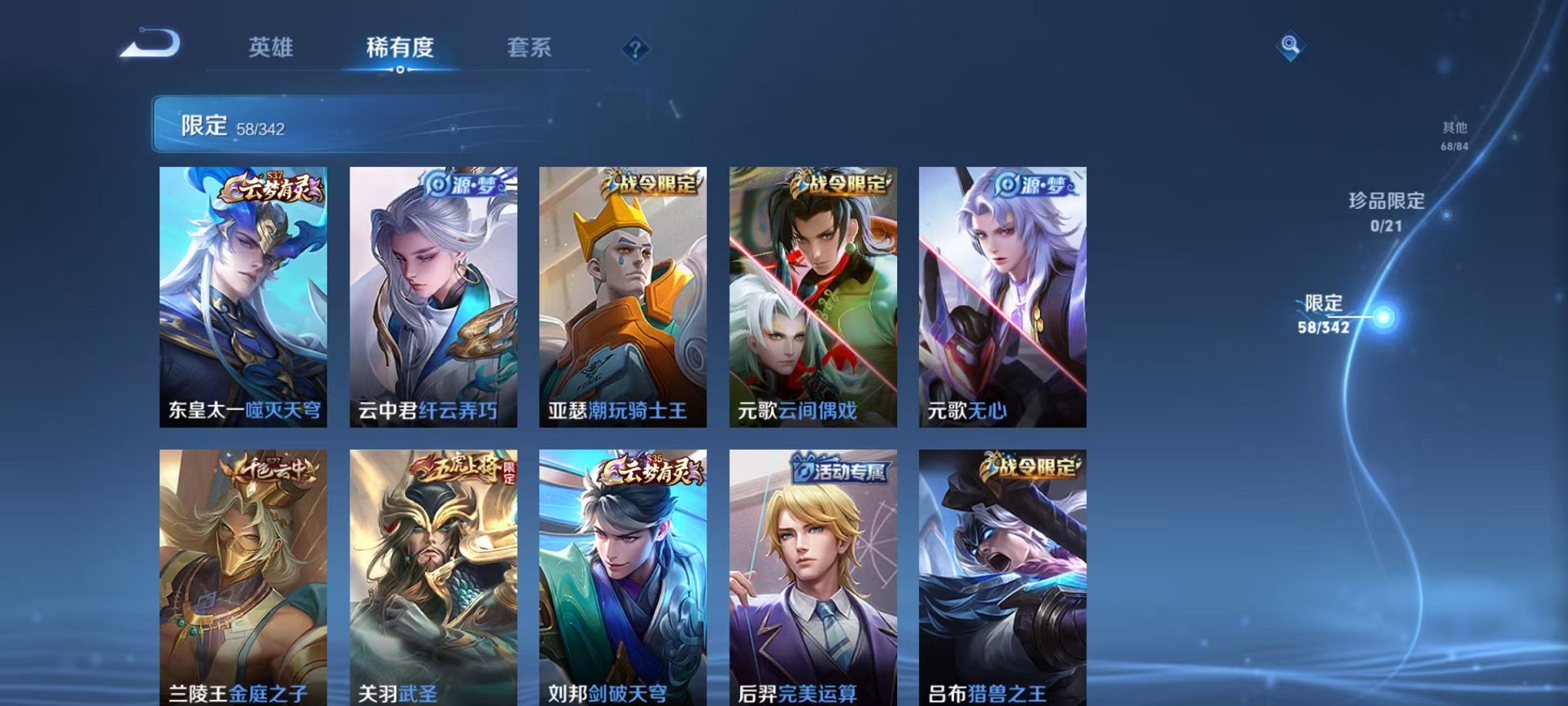Viewport: 1568px width, 706px height.
Task: Click the help question mark icon
Action: tap(635, 50)
